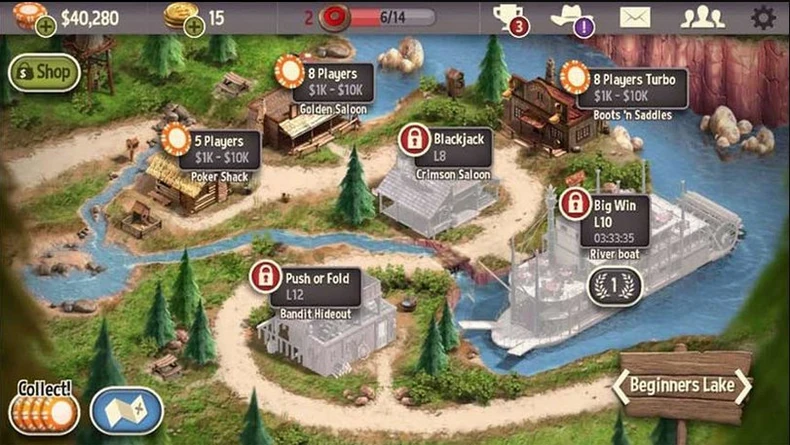Open the world map button
The image size is (790, 445).
coord(127,409)
